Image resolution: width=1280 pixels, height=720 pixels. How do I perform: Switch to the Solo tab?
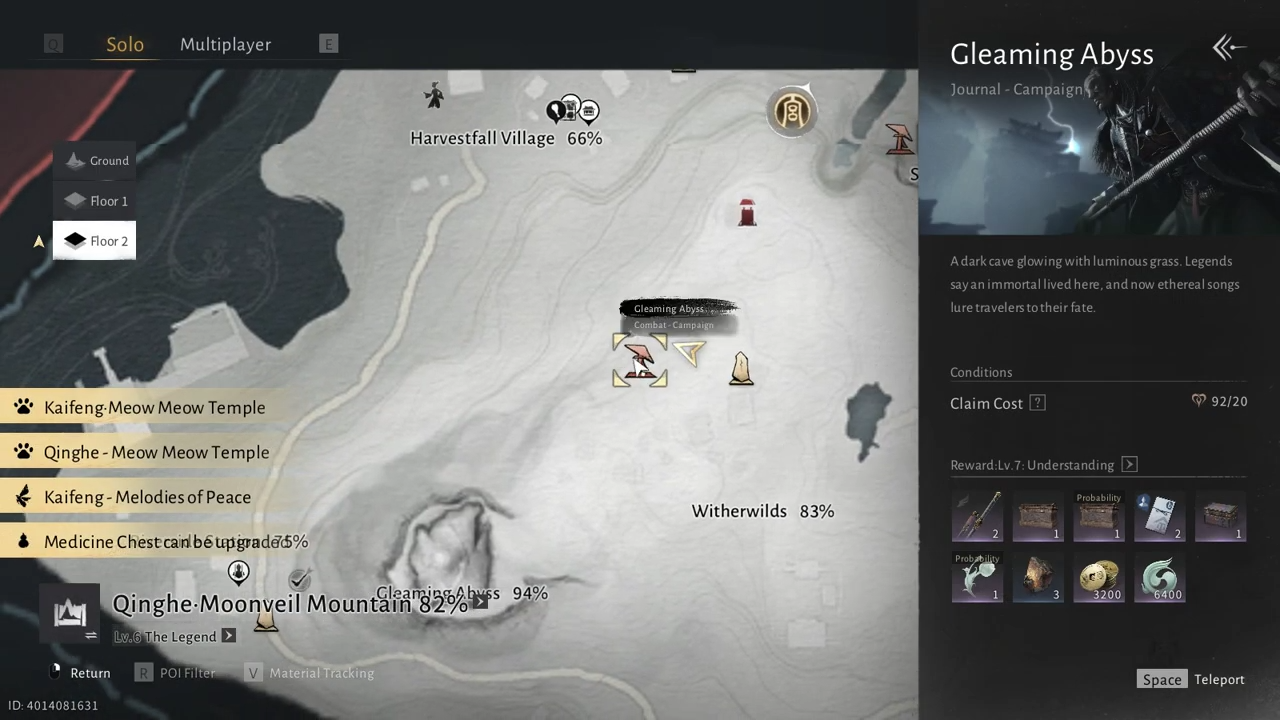tap(125, 45)
